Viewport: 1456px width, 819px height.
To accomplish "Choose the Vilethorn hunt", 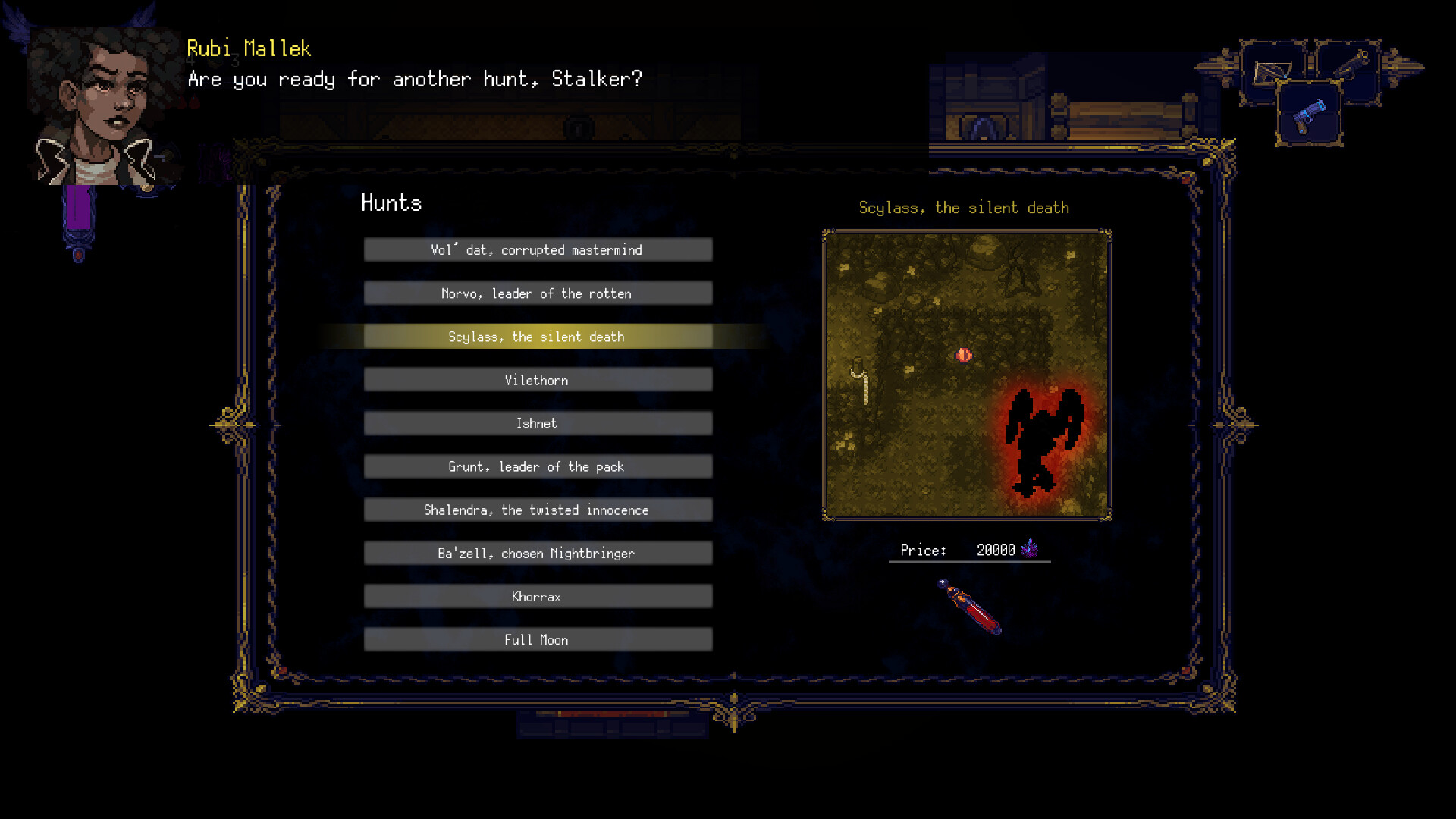I will pos(538,380).
